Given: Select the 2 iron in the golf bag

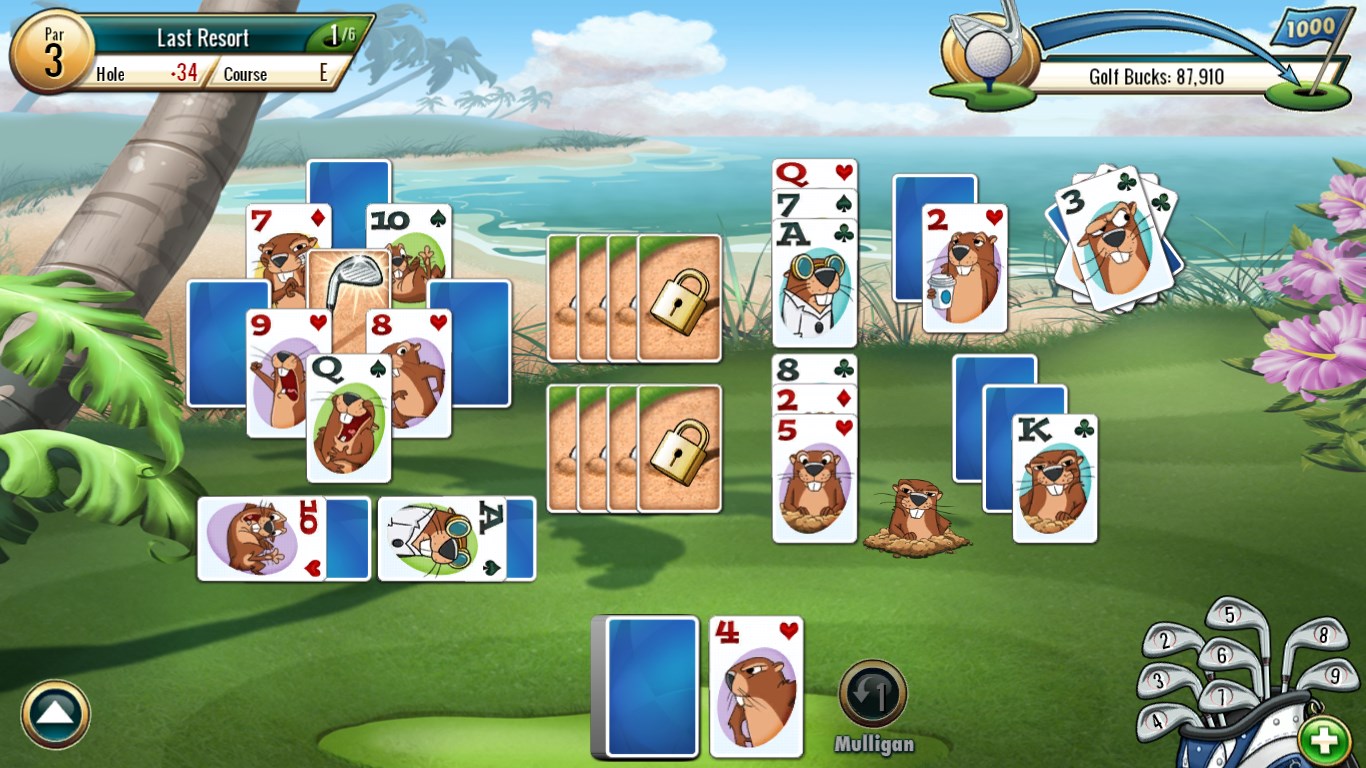Looking at the screenshot, I should click(x=1165, y=642).
